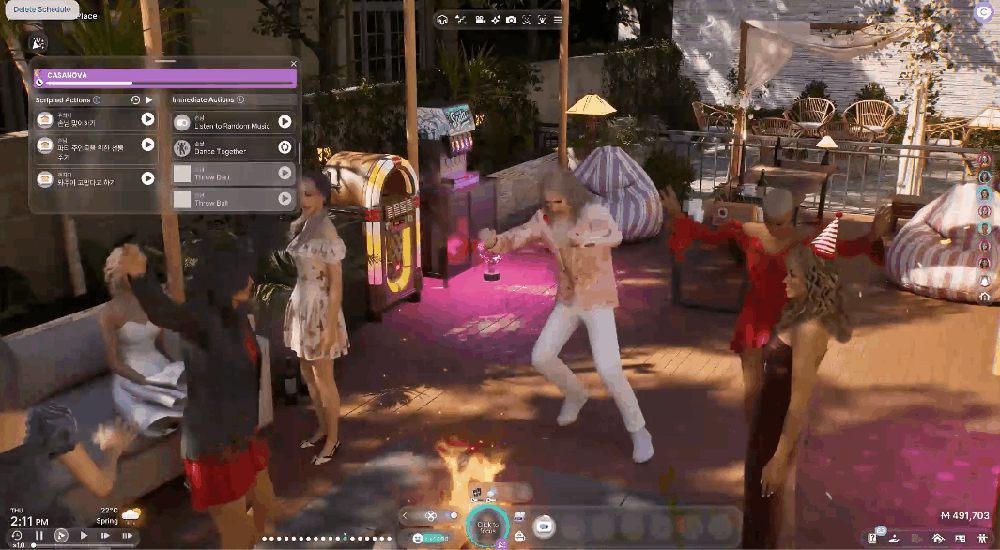Play the Listen to Random Music action

pos(285,122)
